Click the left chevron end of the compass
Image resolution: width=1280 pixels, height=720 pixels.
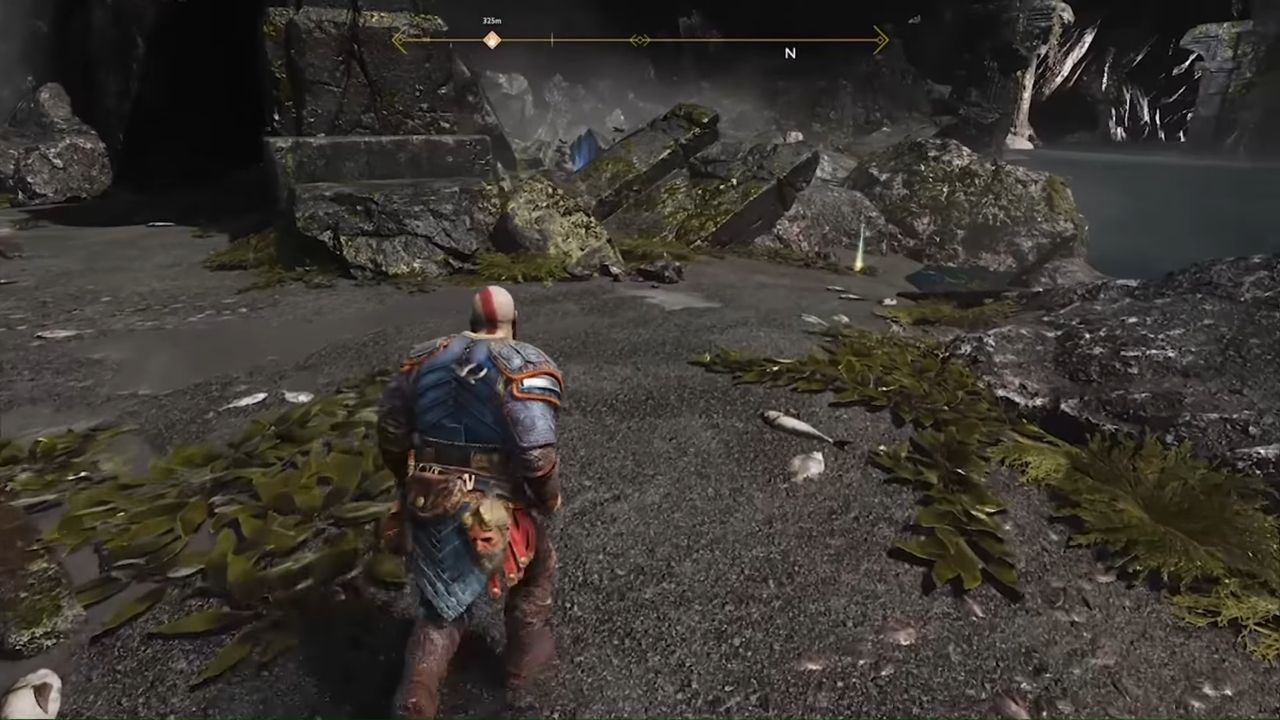(399, 39)
